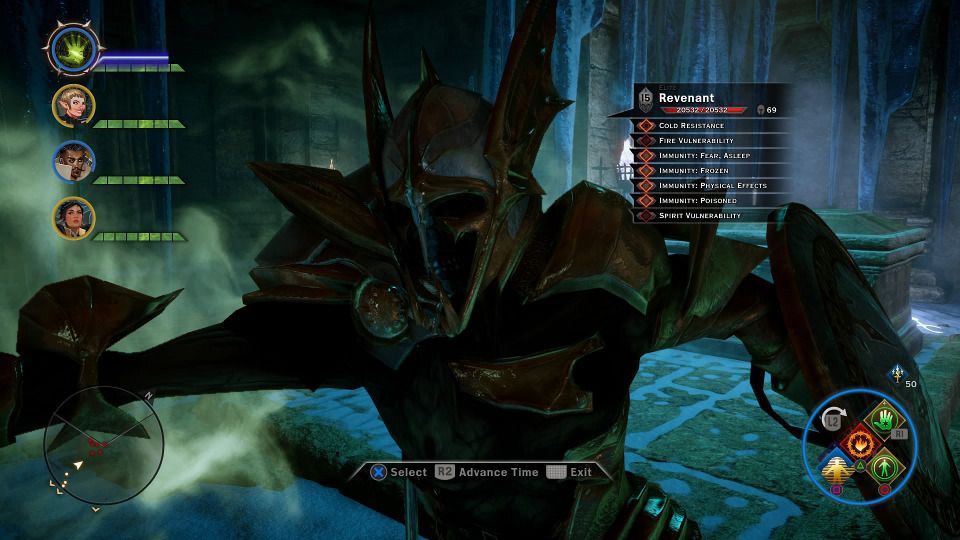Cast the flame circle fire spell

857,441
